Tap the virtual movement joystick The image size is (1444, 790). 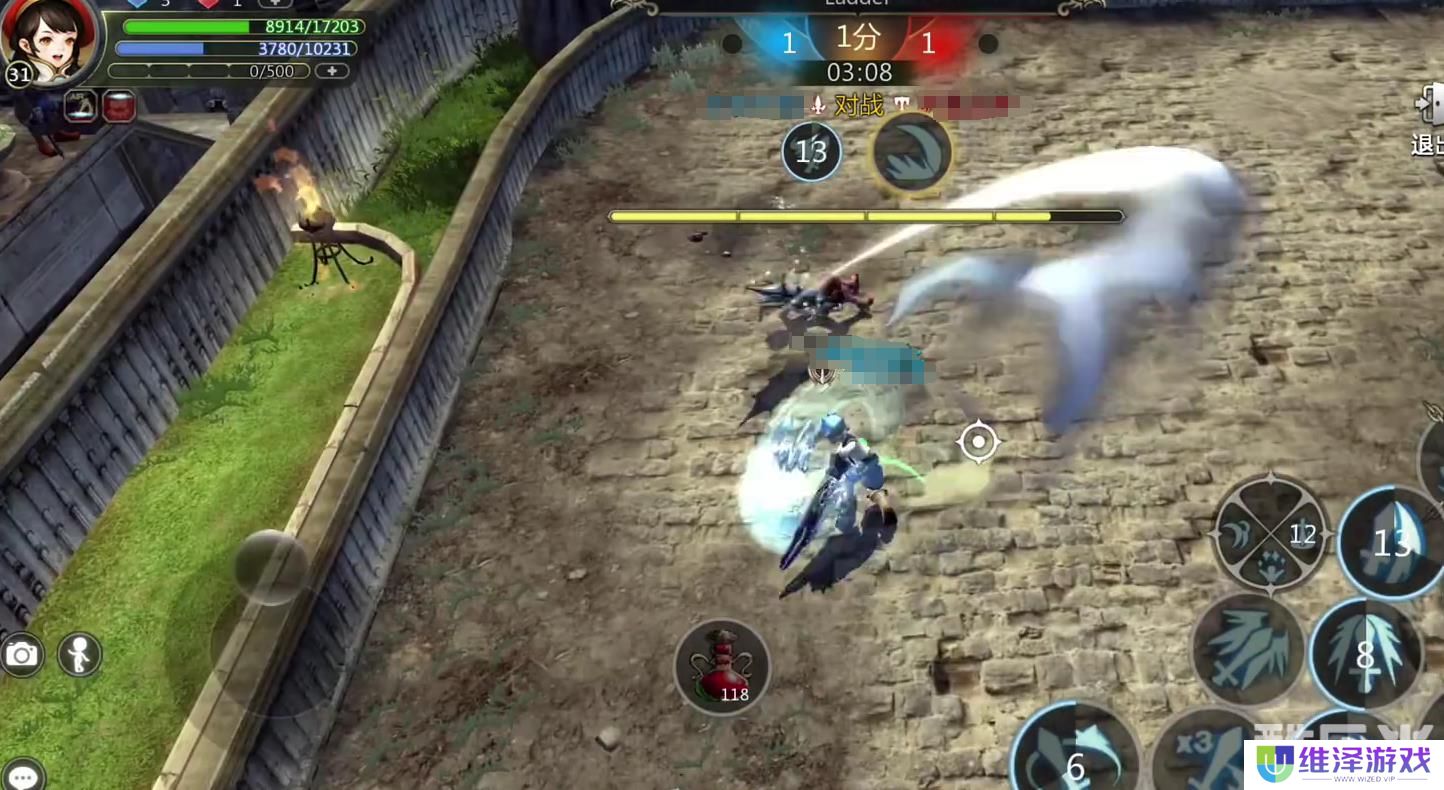click(x=271, y=568)
